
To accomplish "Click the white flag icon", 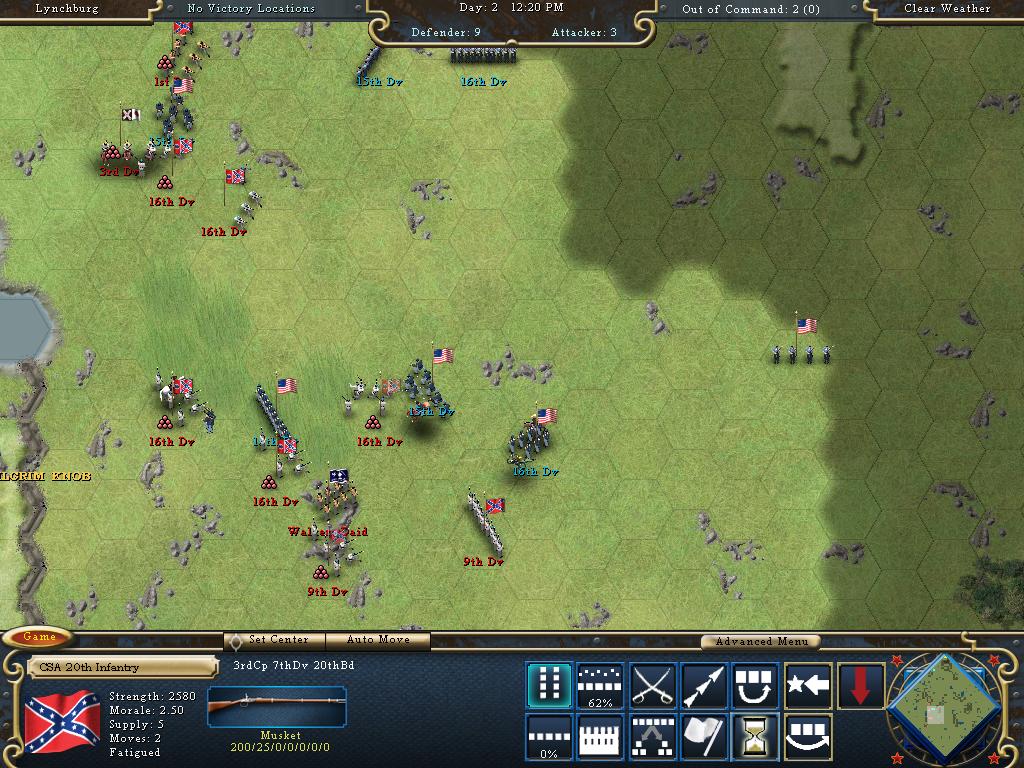I will pyautogui.click(x=704, y=737).
